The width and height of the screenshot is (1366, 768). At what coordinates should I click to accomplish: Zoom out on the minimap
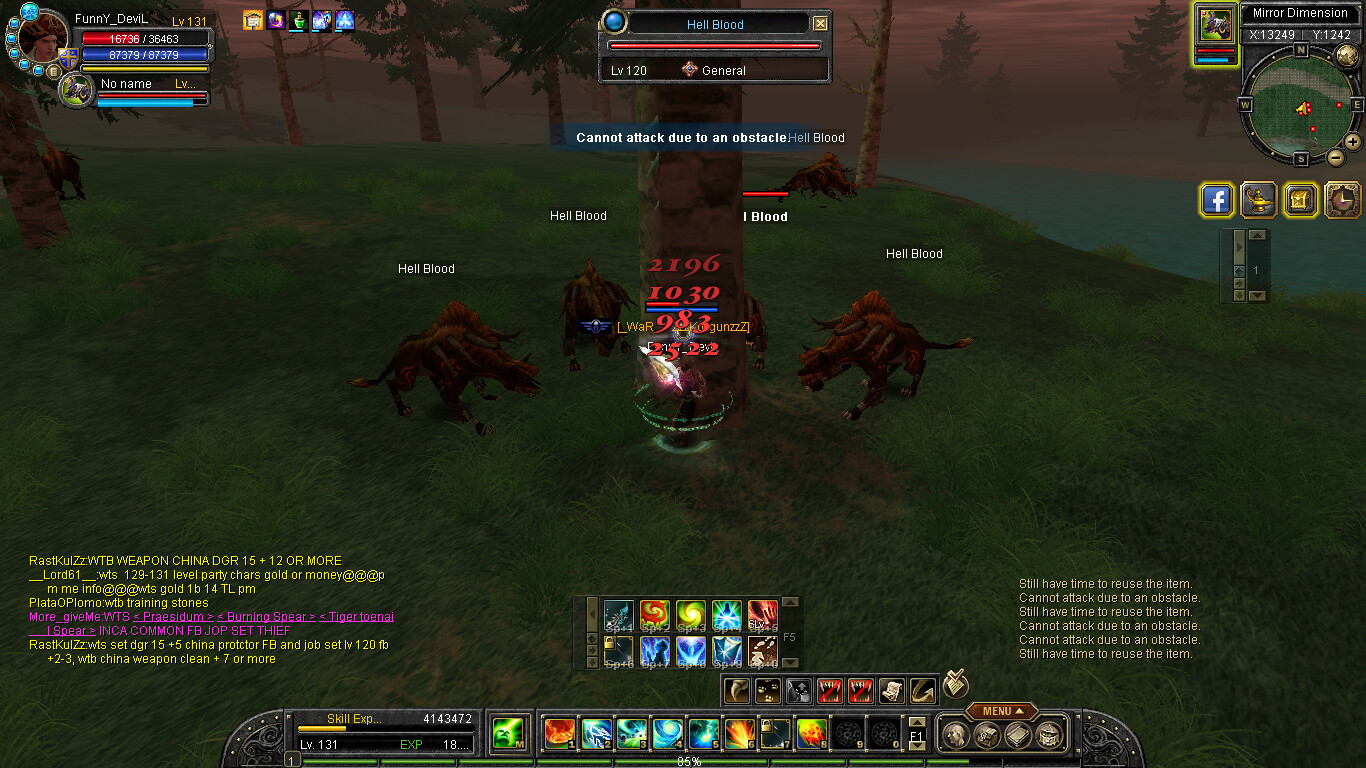(1335, 157)
